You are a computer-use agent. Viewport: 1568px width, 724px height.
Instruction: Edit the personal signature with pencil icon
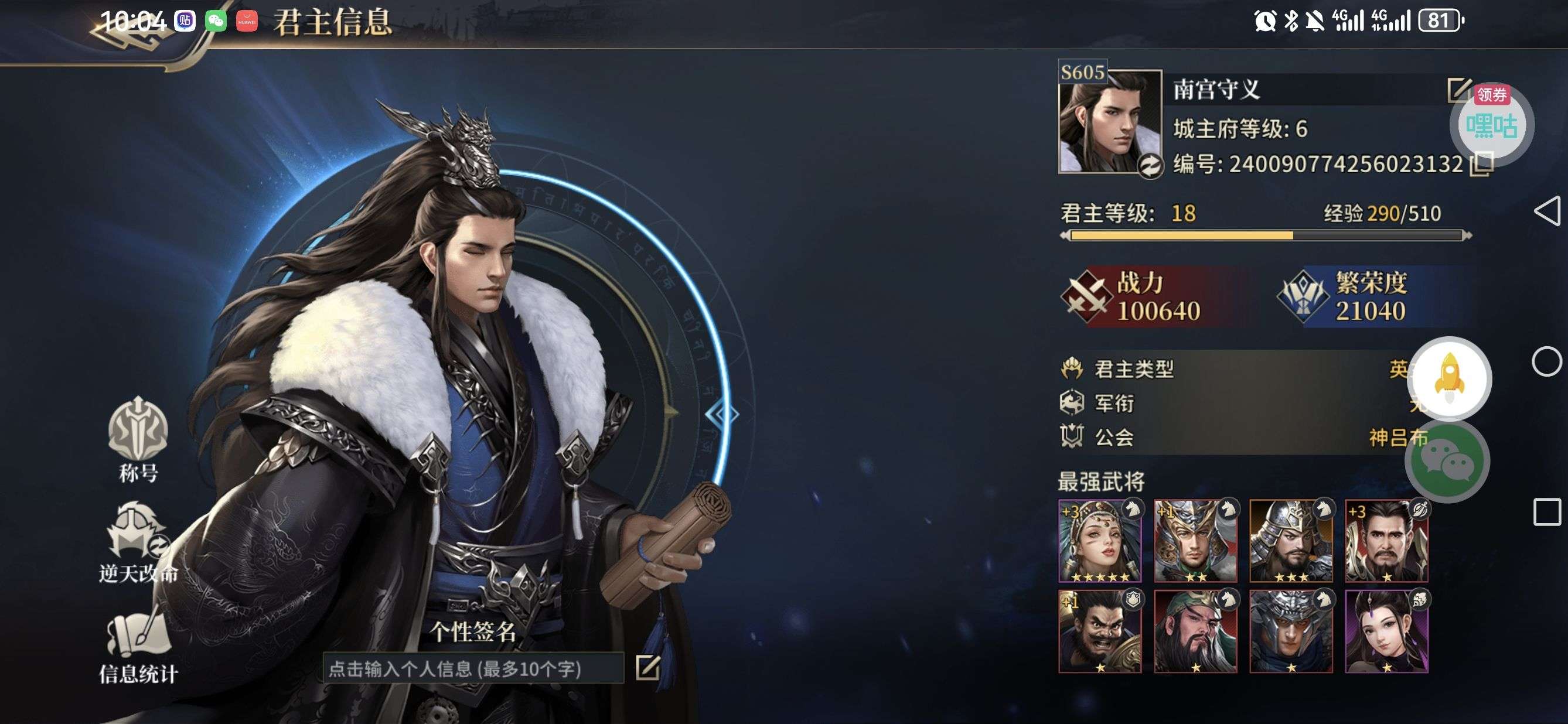tap(647, 667)
